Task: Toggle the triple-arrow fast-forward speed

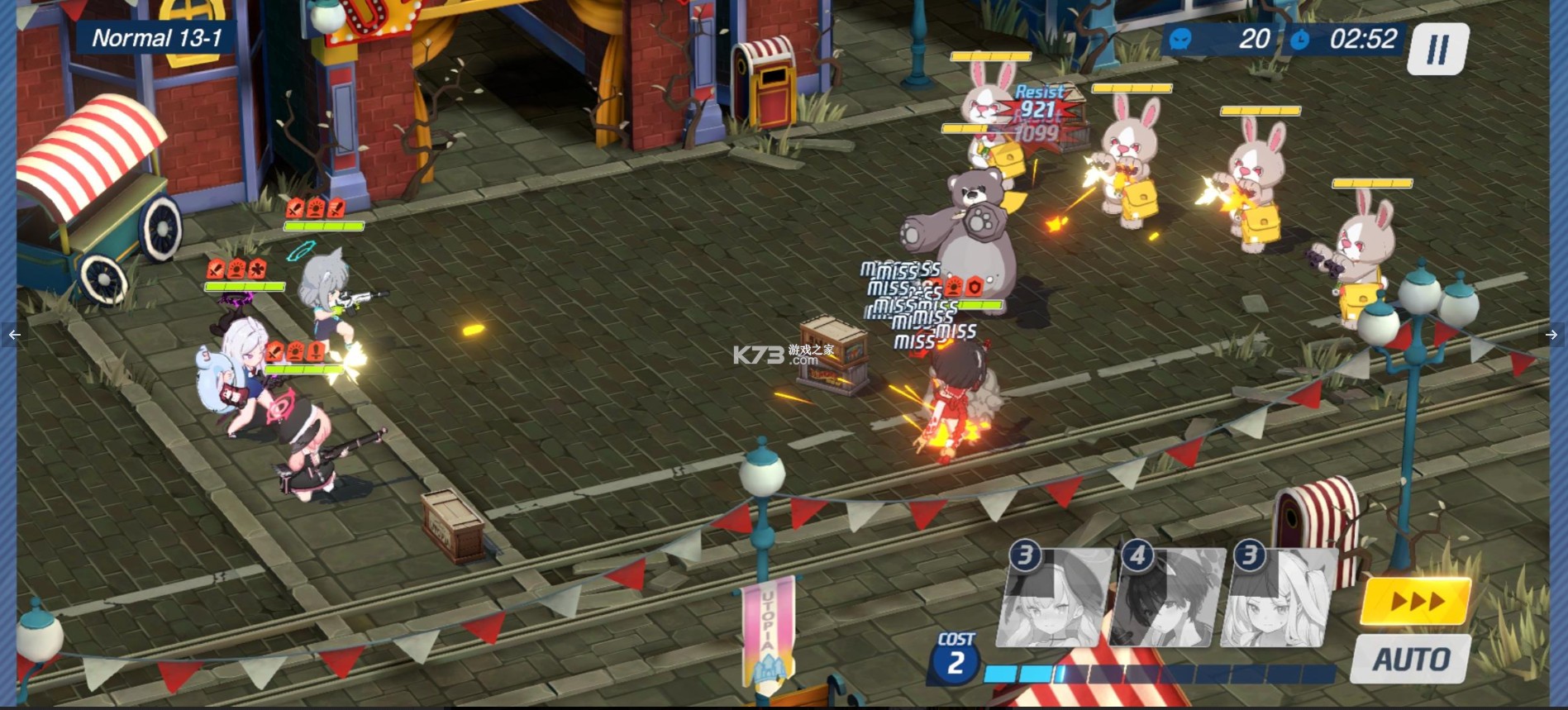Action: pos(1417,601)
